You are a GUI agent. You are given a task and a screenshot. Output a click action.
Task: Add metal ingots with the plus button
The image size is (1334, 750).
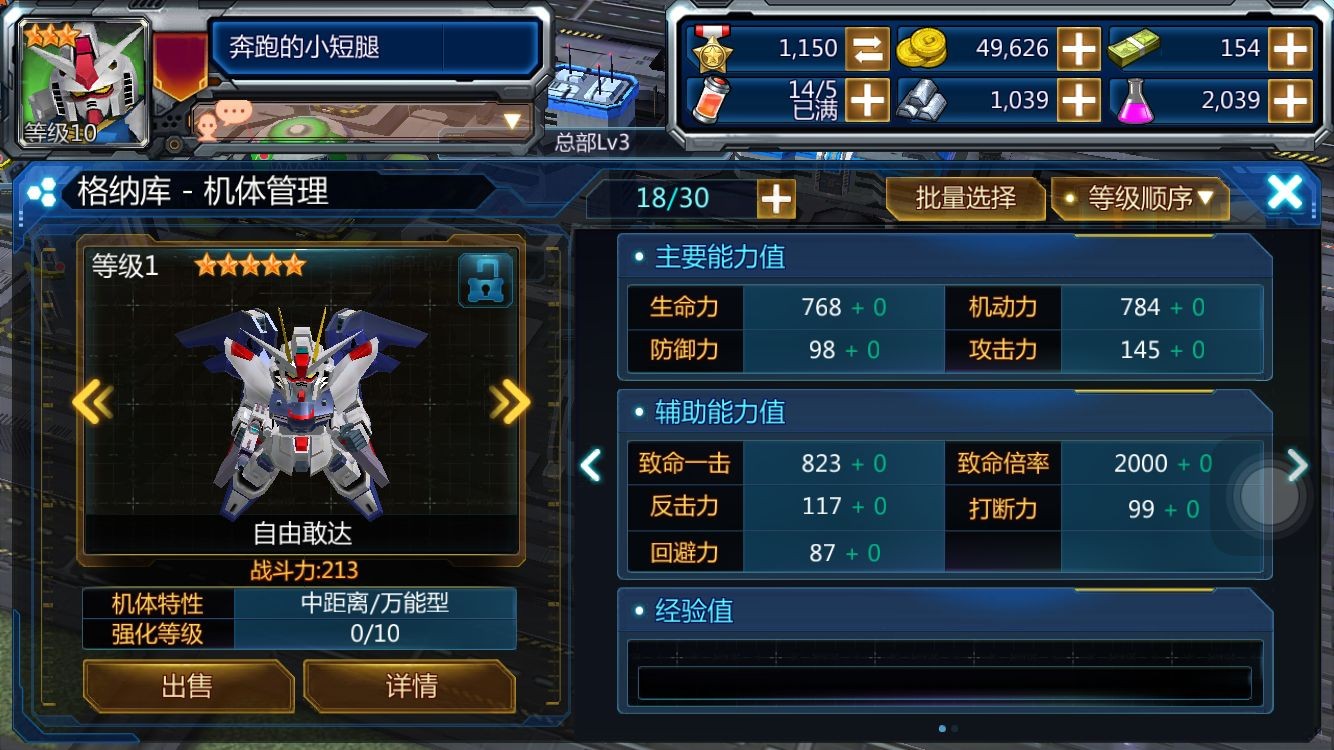coord(1079,100)
